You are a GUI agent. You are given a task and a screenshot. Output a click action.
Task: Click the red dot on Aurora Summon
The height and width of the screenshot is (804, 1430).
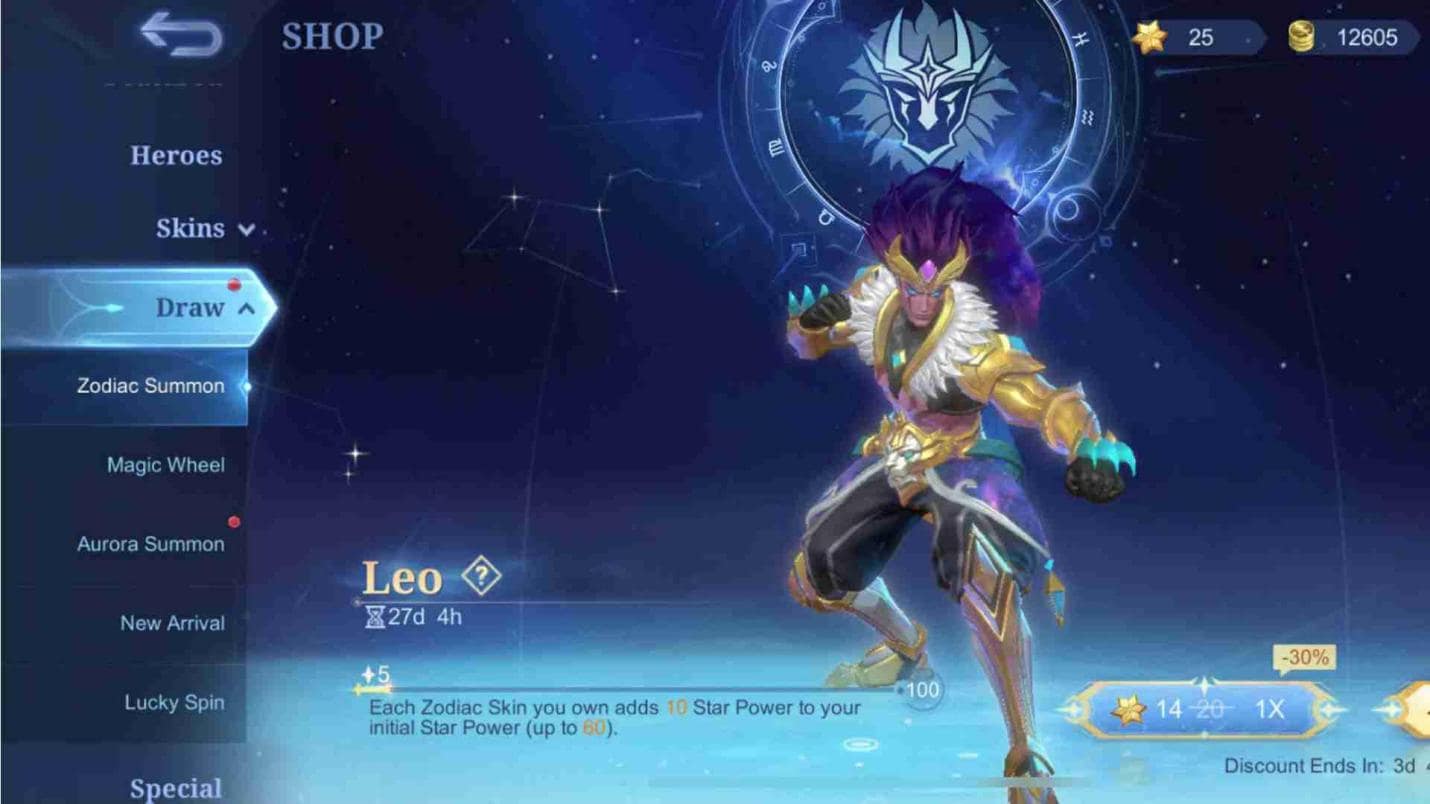click(x=232, y=521)
